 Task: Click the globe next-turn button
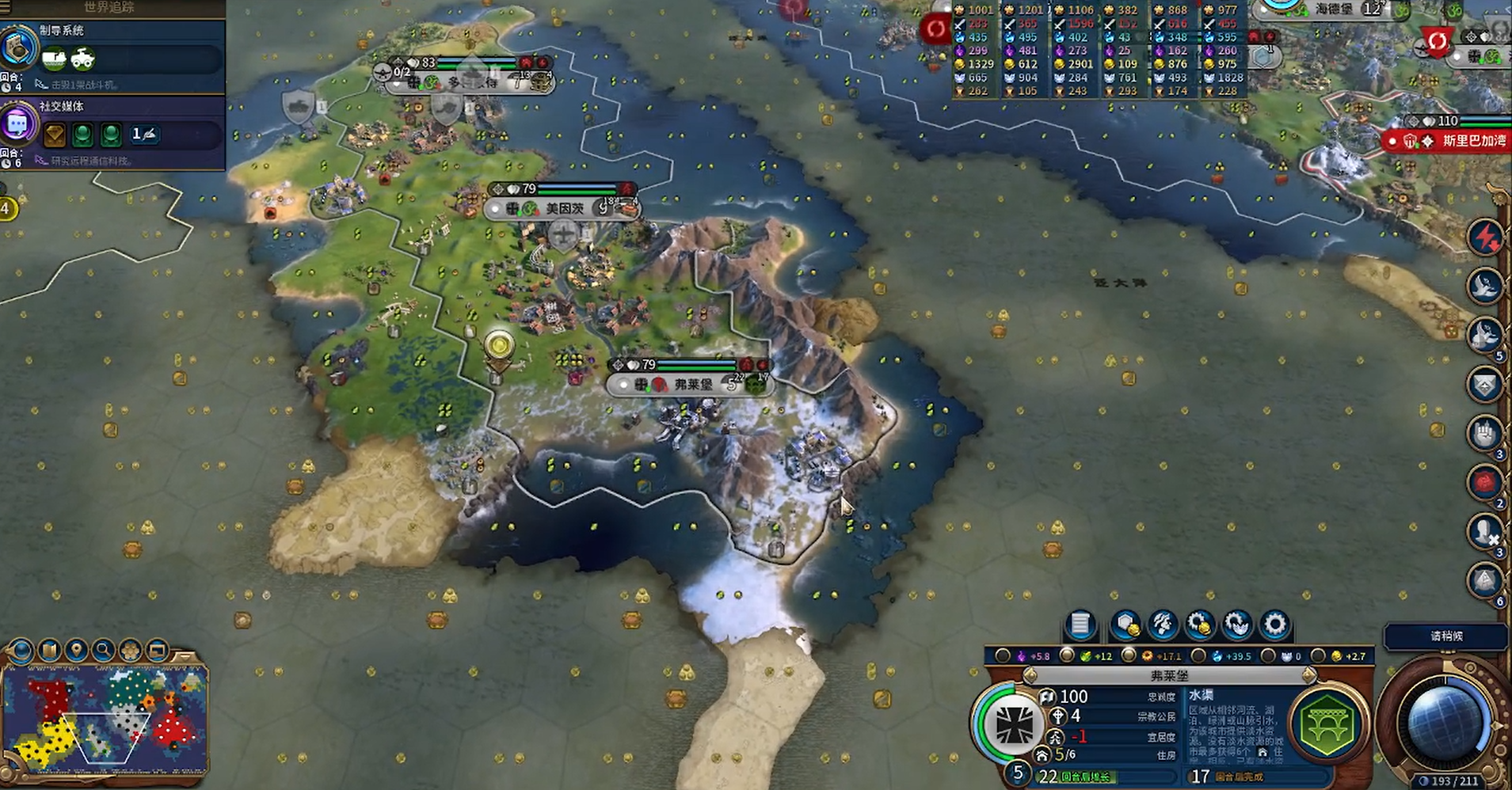tap(1443, 722)
